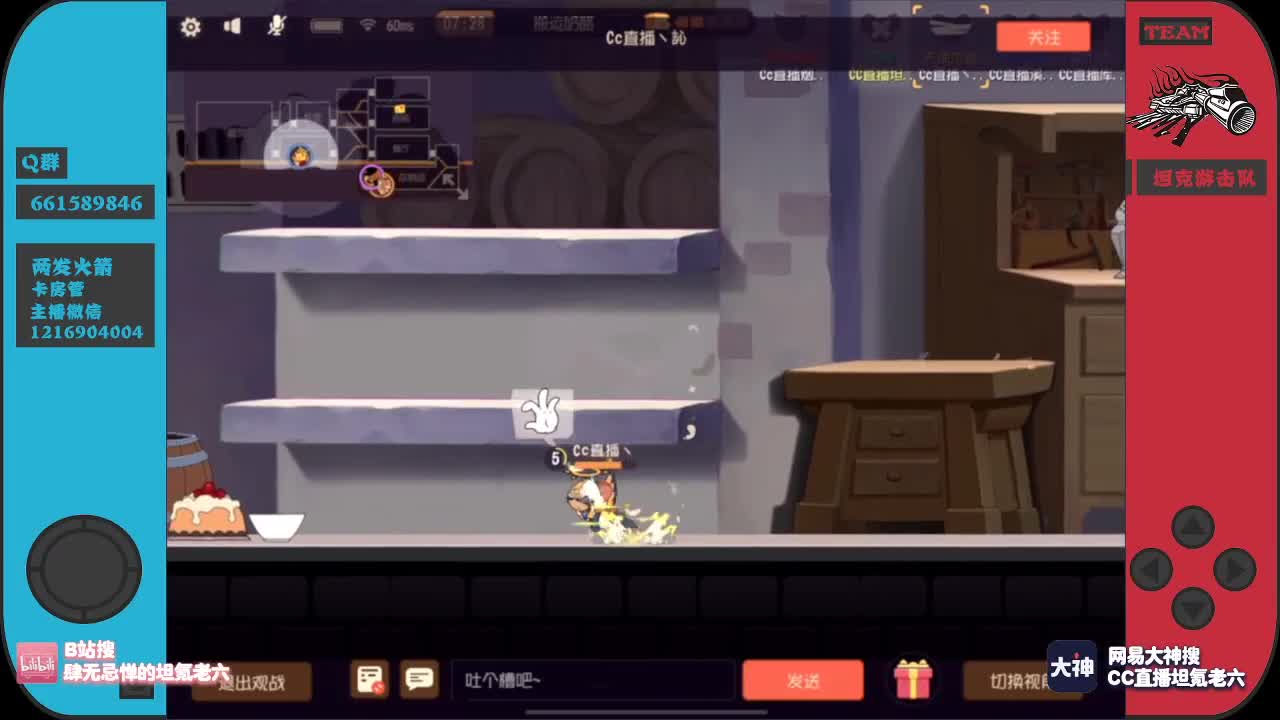Open the plain speech bubble chat icon
The height and width of the screenshot is (720, 1280).
click(418, 679)
